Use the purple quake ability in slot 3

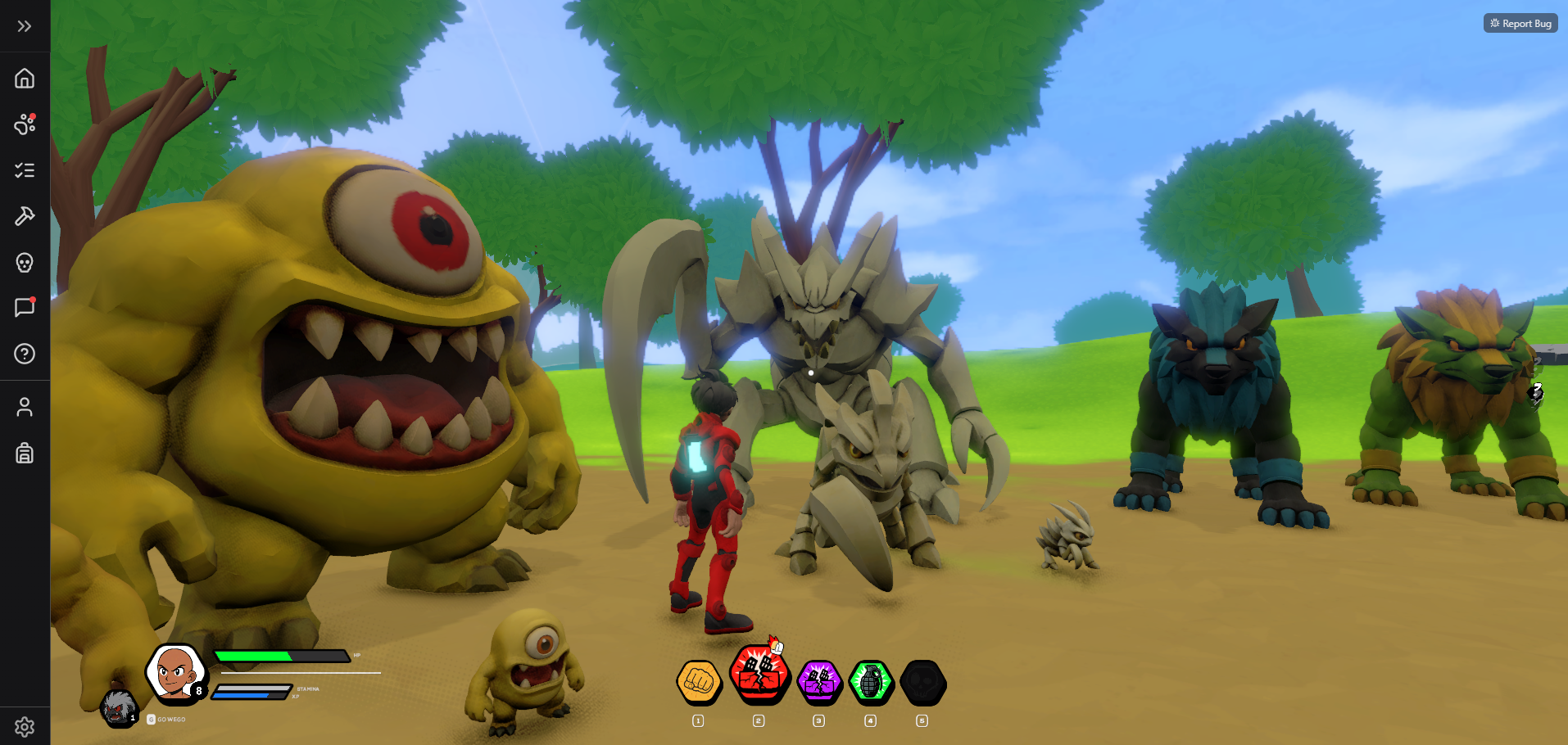point(818,683)
